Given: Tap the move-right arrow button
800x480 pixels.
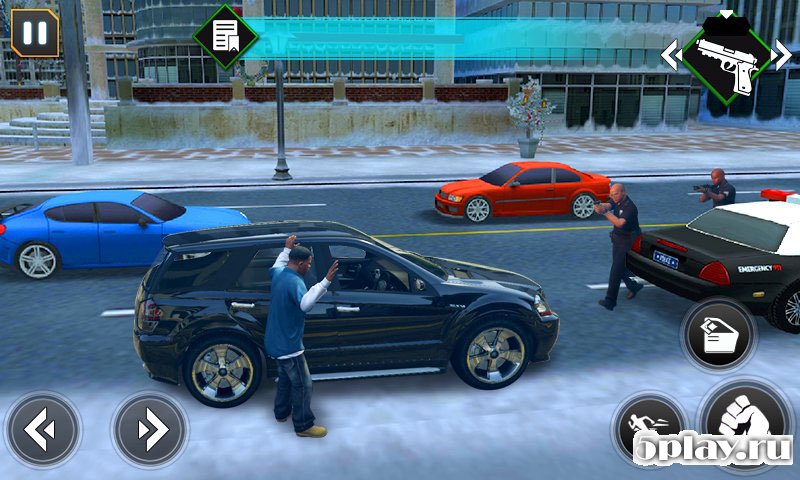Looking at the screenshot, I should (x=150, y=431).
